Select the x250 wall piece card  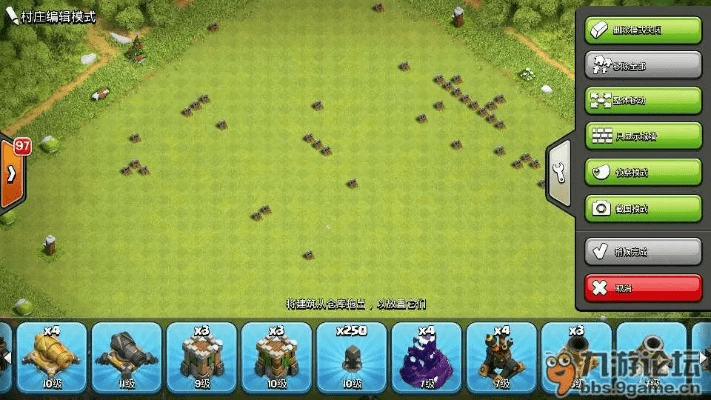[352, 357]
